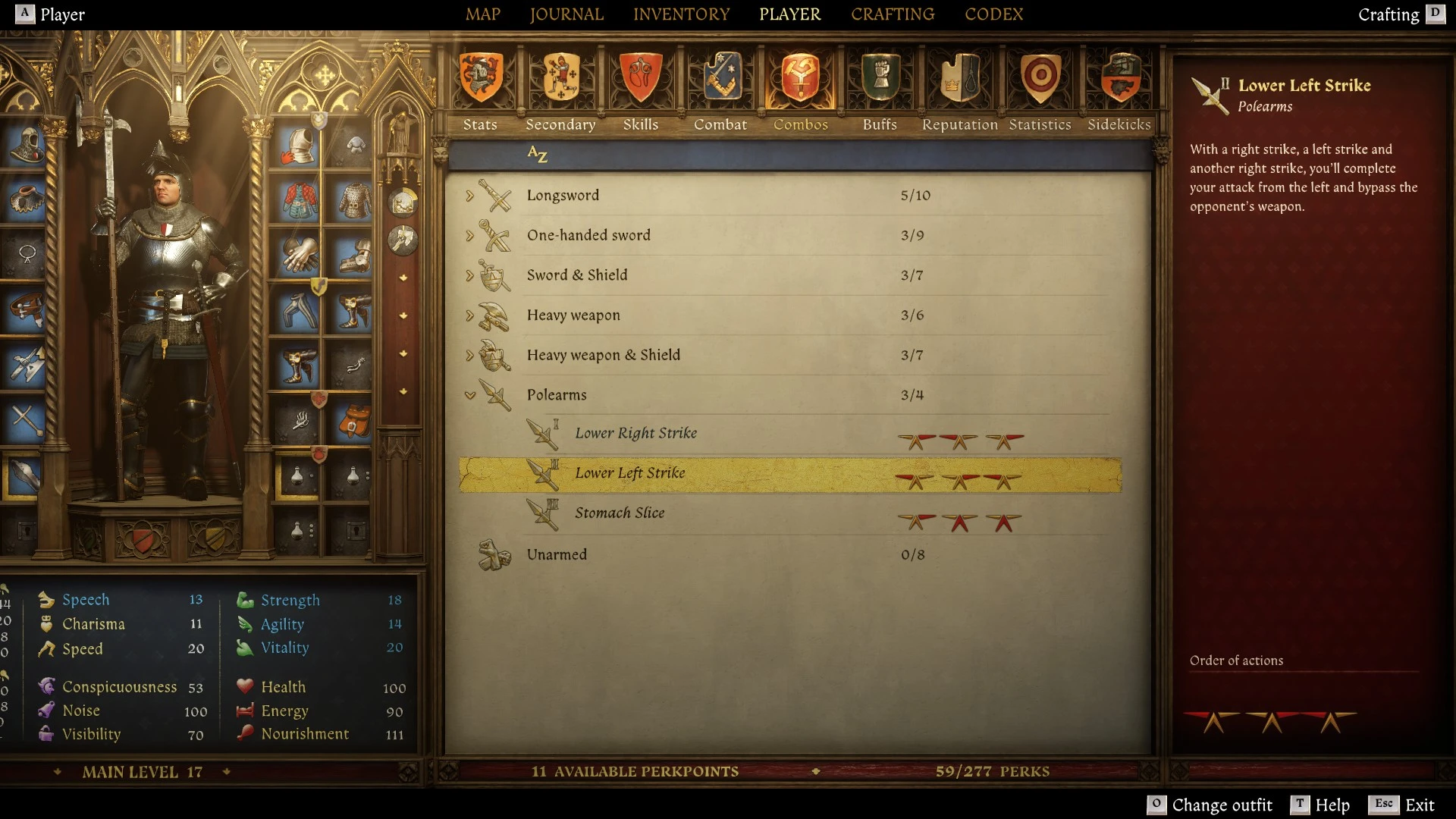Open the Stats shield icon
The image size is (1456, 819).
[480, 78]
